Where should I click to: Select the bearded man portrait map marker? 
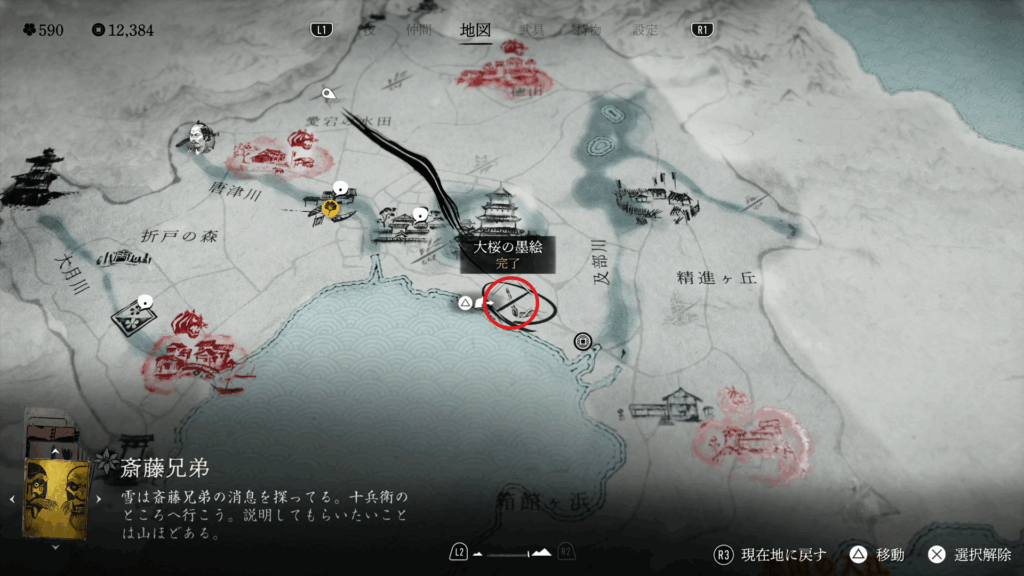point(197,138)
